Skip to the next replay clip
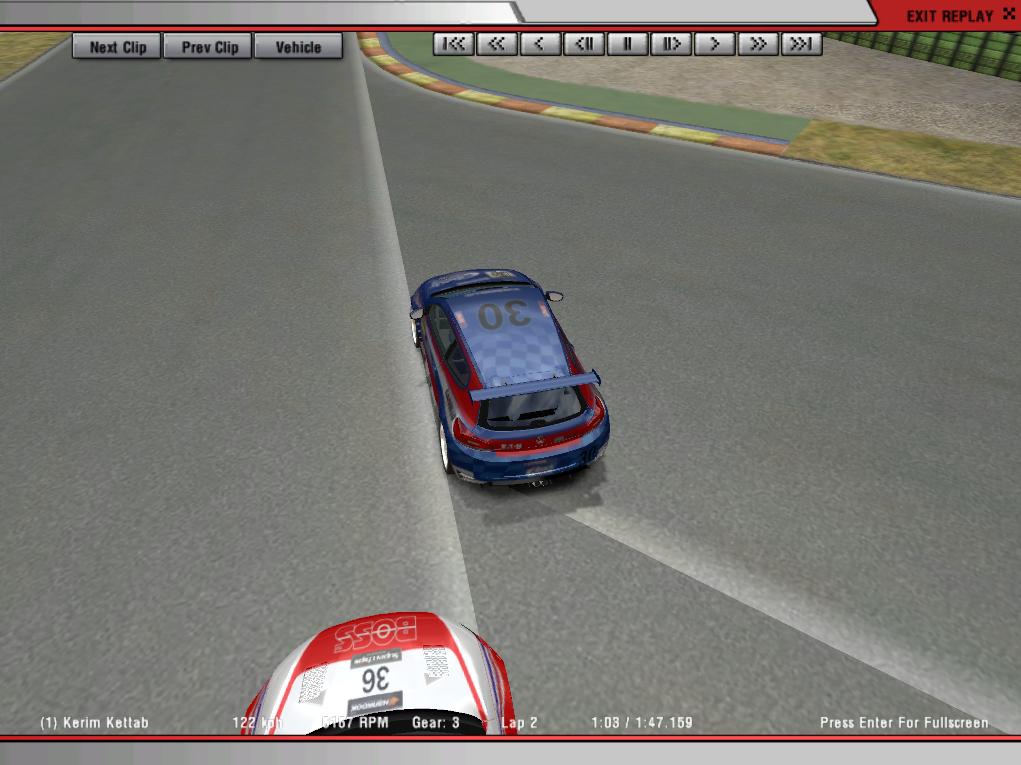1021x765 pixels. (x=117, y=47)
